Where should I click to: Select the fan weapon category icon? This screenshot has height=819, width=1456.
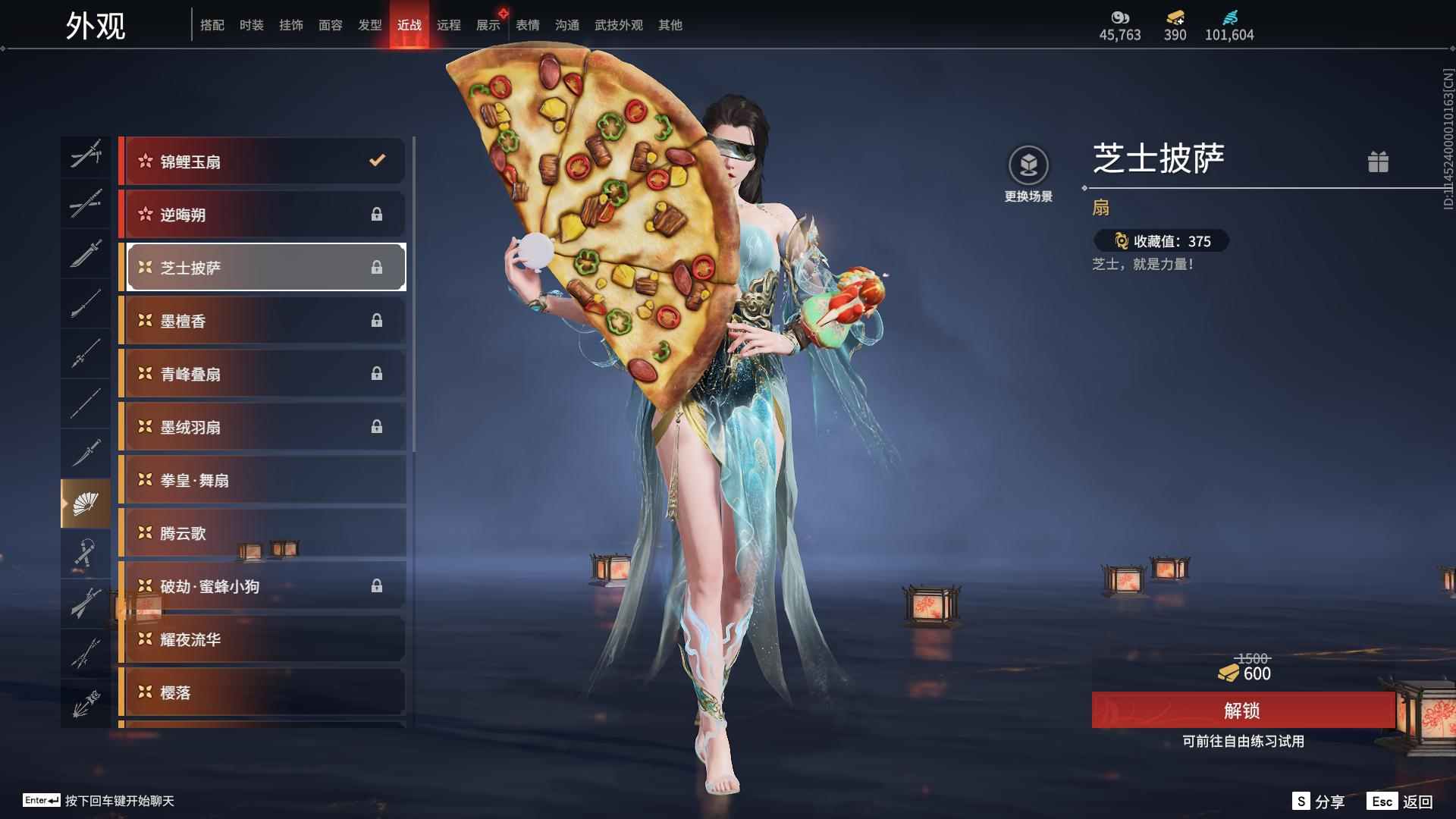pyautogui.click(x=86, y=504)
